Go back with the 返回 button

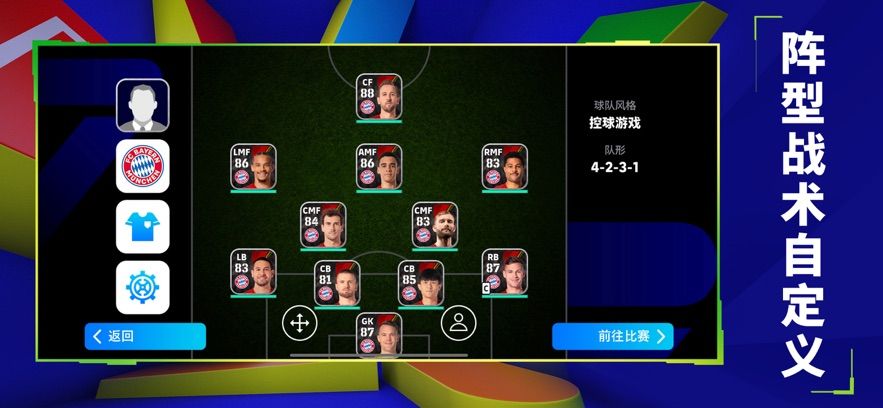coord(145,336)
